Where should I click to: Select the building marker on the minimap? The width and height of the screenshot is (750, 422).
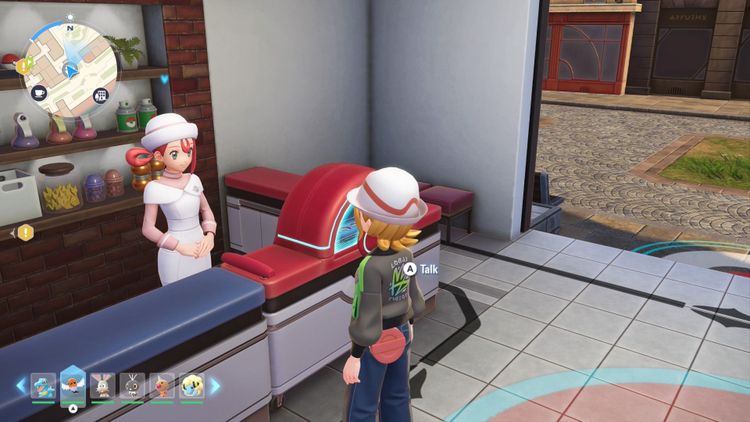point(100,95)
